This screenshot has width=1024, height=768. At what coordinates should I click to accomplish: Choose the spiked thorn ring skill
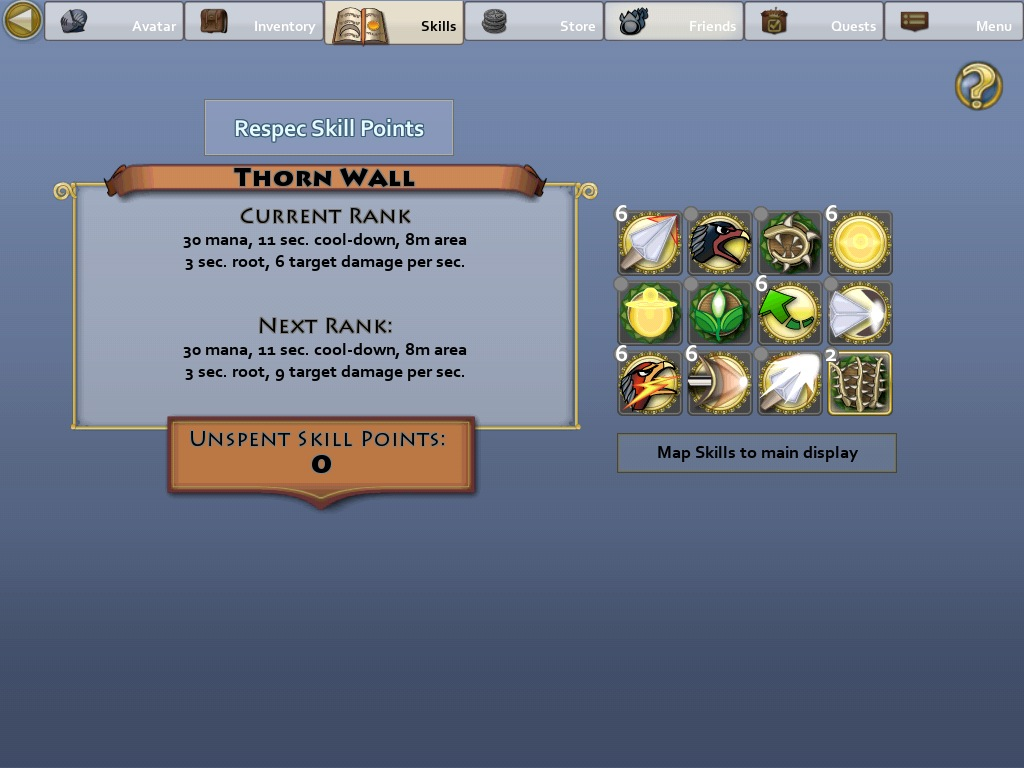[x=790, y=243]
